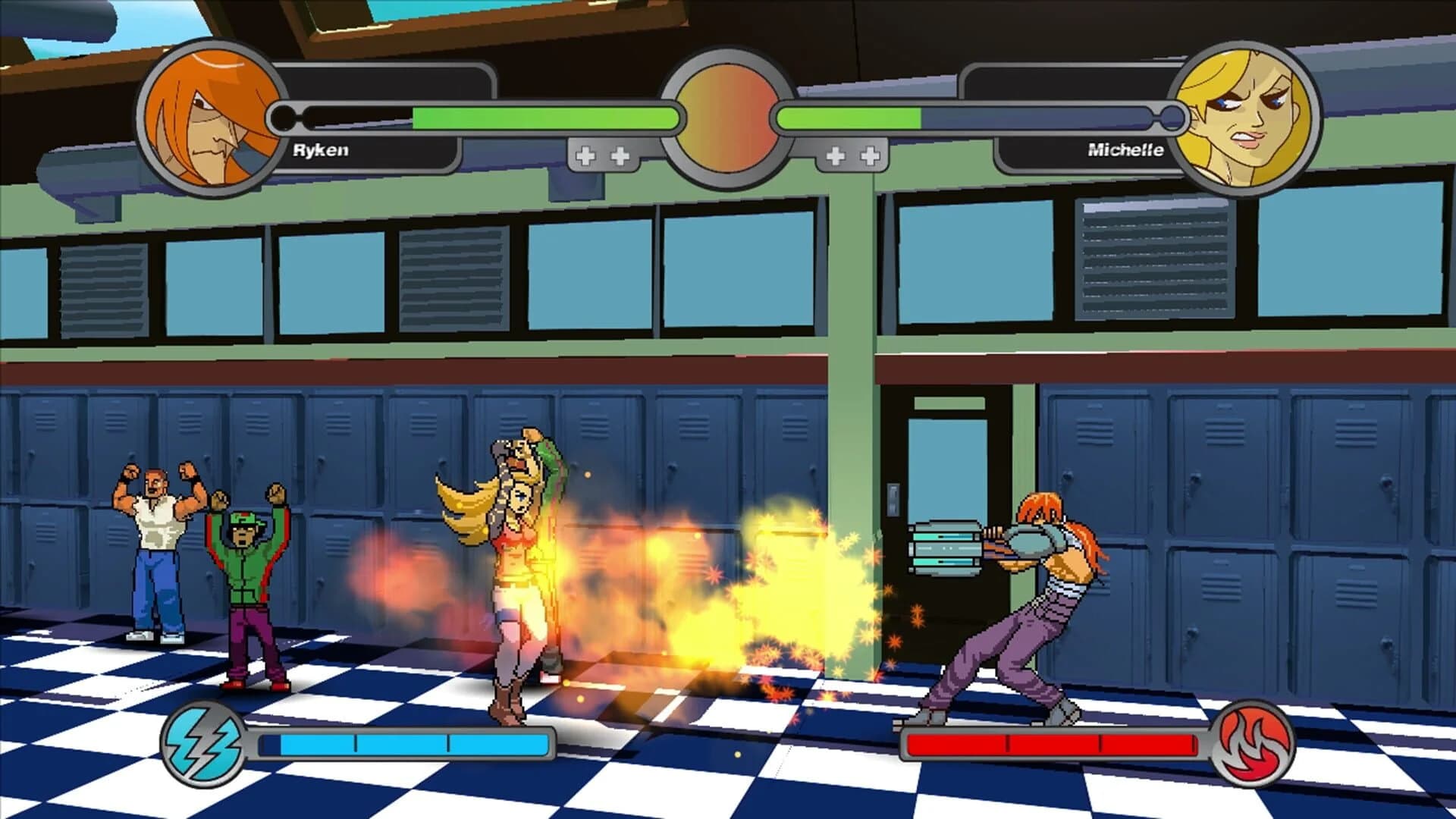1456x819 pixels.
Task: Click the central orange round timer orb
Action: [x=726, y=118]
